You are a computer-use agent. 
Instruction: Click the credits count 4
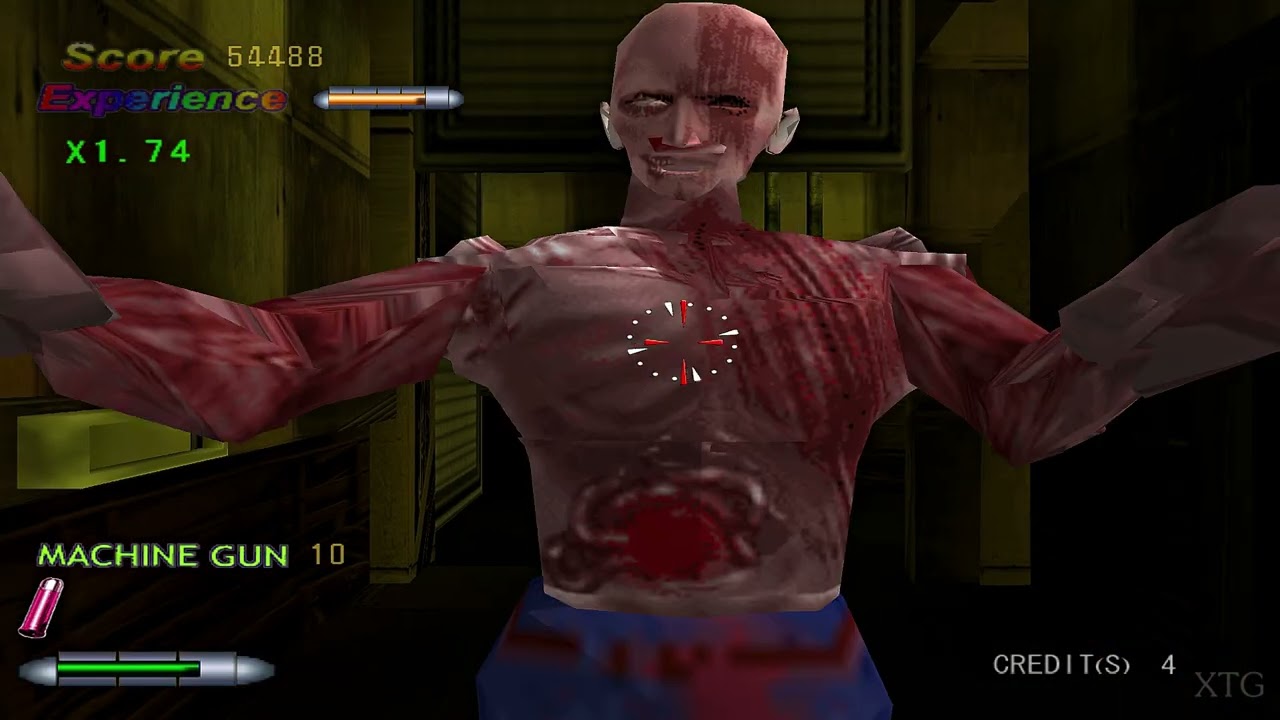click(1168, 663)
